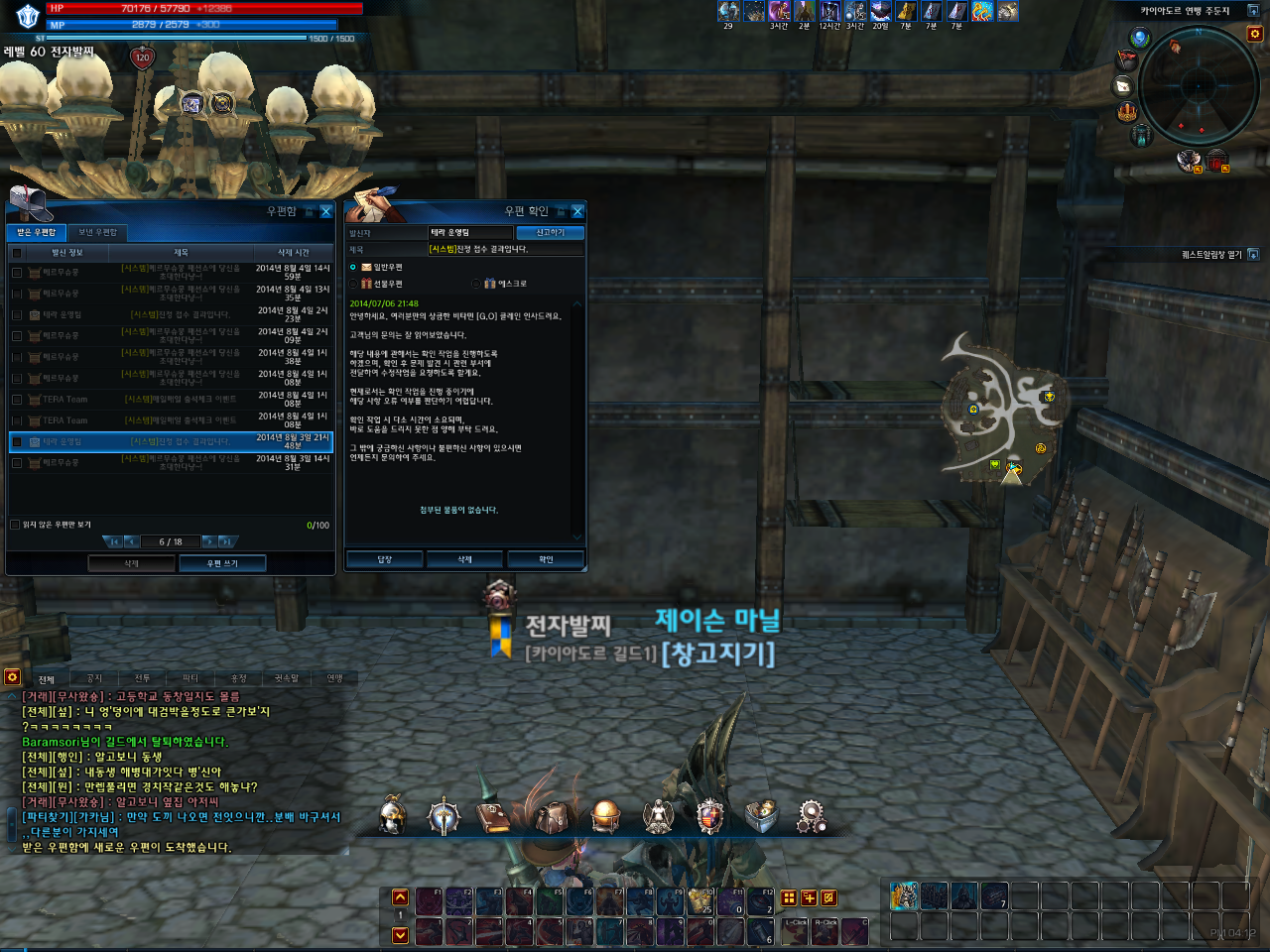Open chat settings with the gear icon
The width and height of the screenshot is (1270, 952).
point(12,676)
